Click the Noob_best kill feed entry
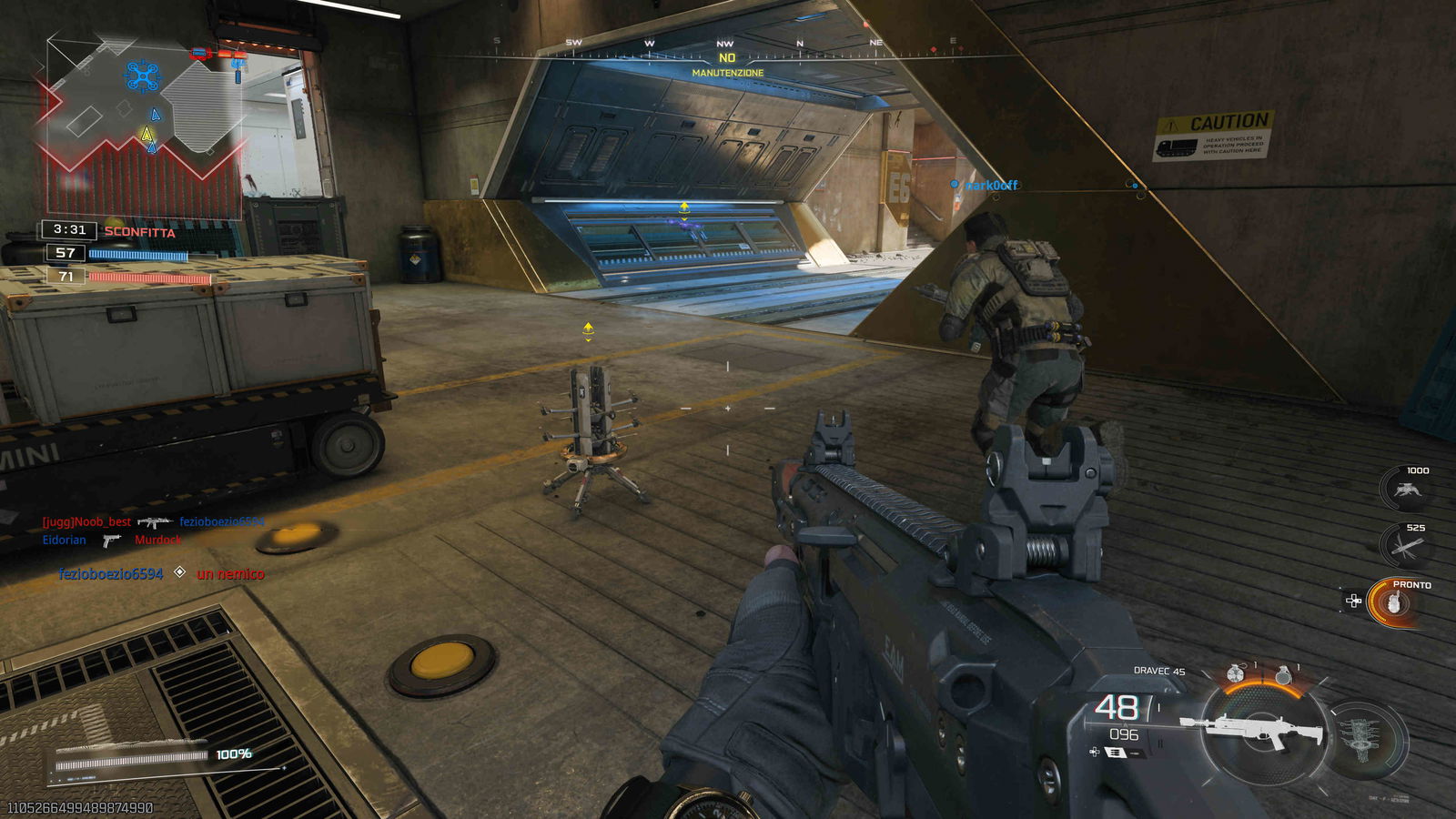This screenshot has width=1456, height=819. (x=87, y=522)
